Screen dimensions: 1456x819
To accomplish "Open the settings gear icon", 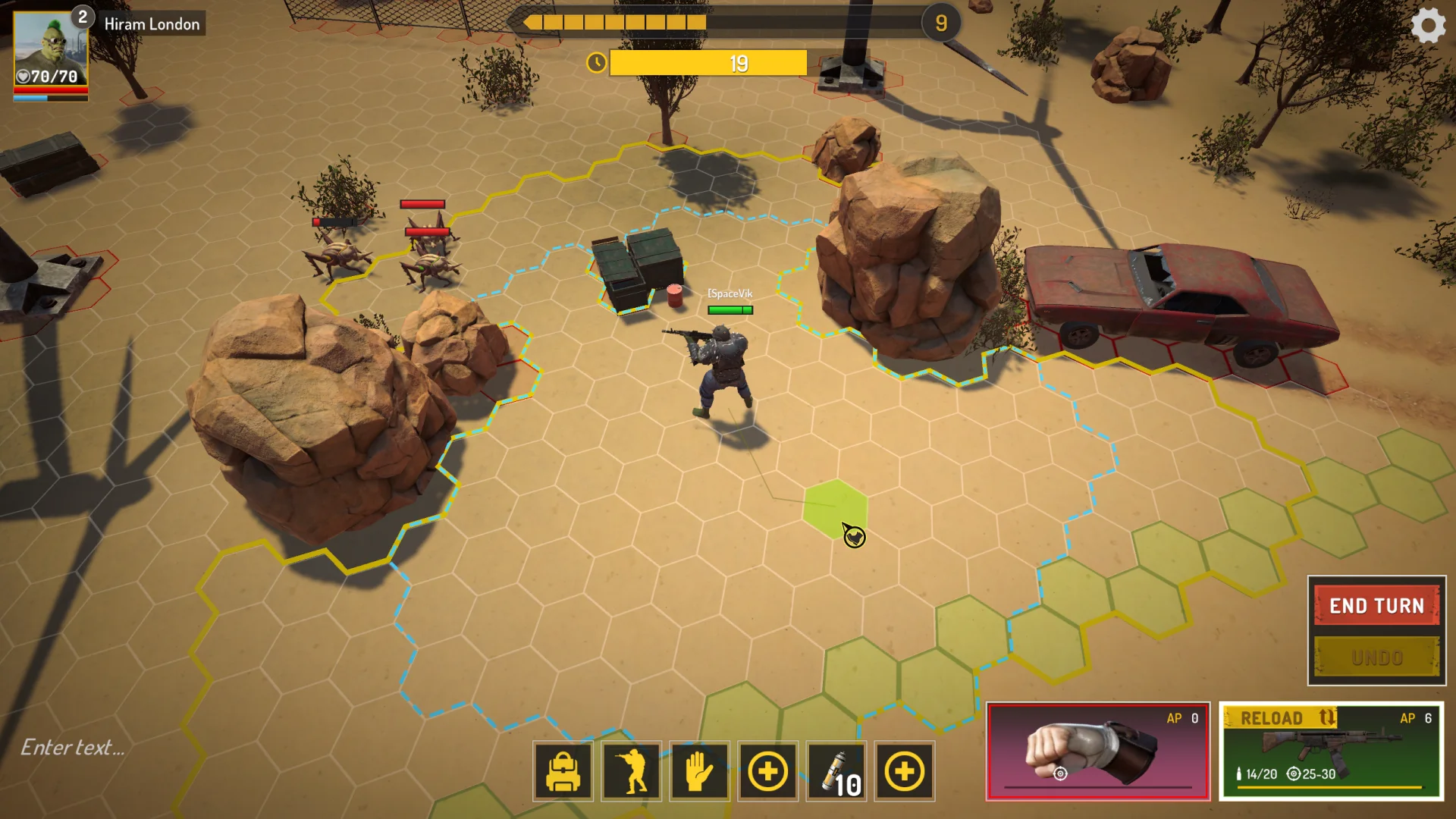I will point(1429,25).
